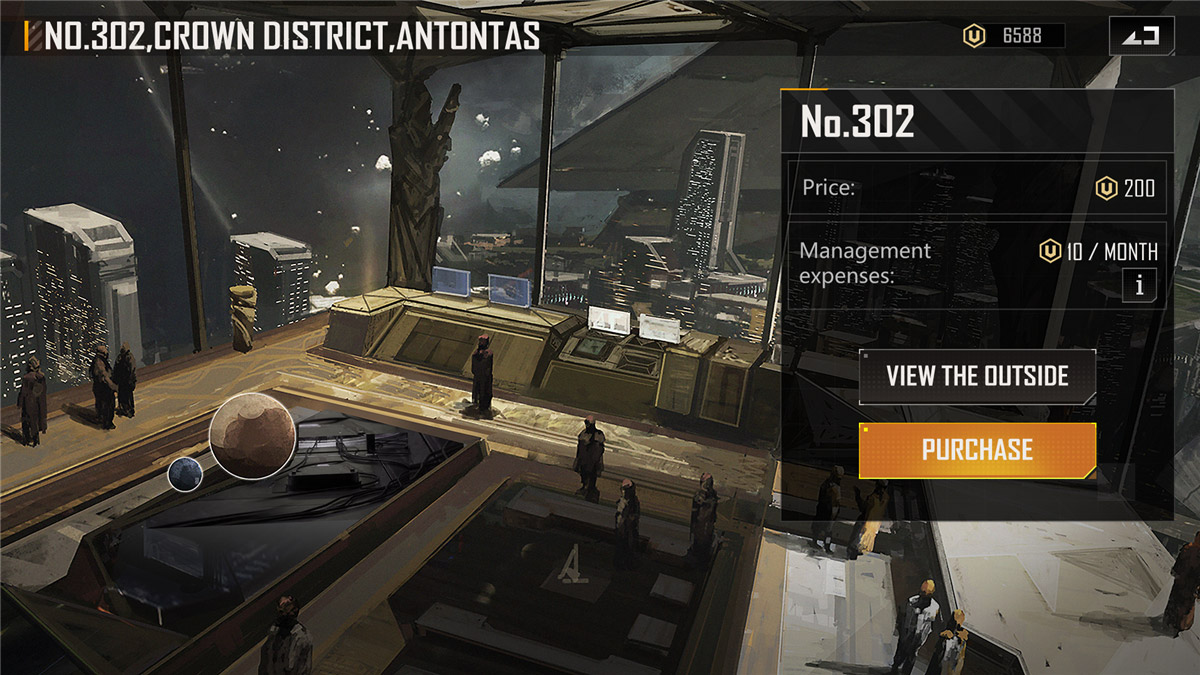Open the management expenses info icon
1200x675 pixels.
click(1138, 285)
